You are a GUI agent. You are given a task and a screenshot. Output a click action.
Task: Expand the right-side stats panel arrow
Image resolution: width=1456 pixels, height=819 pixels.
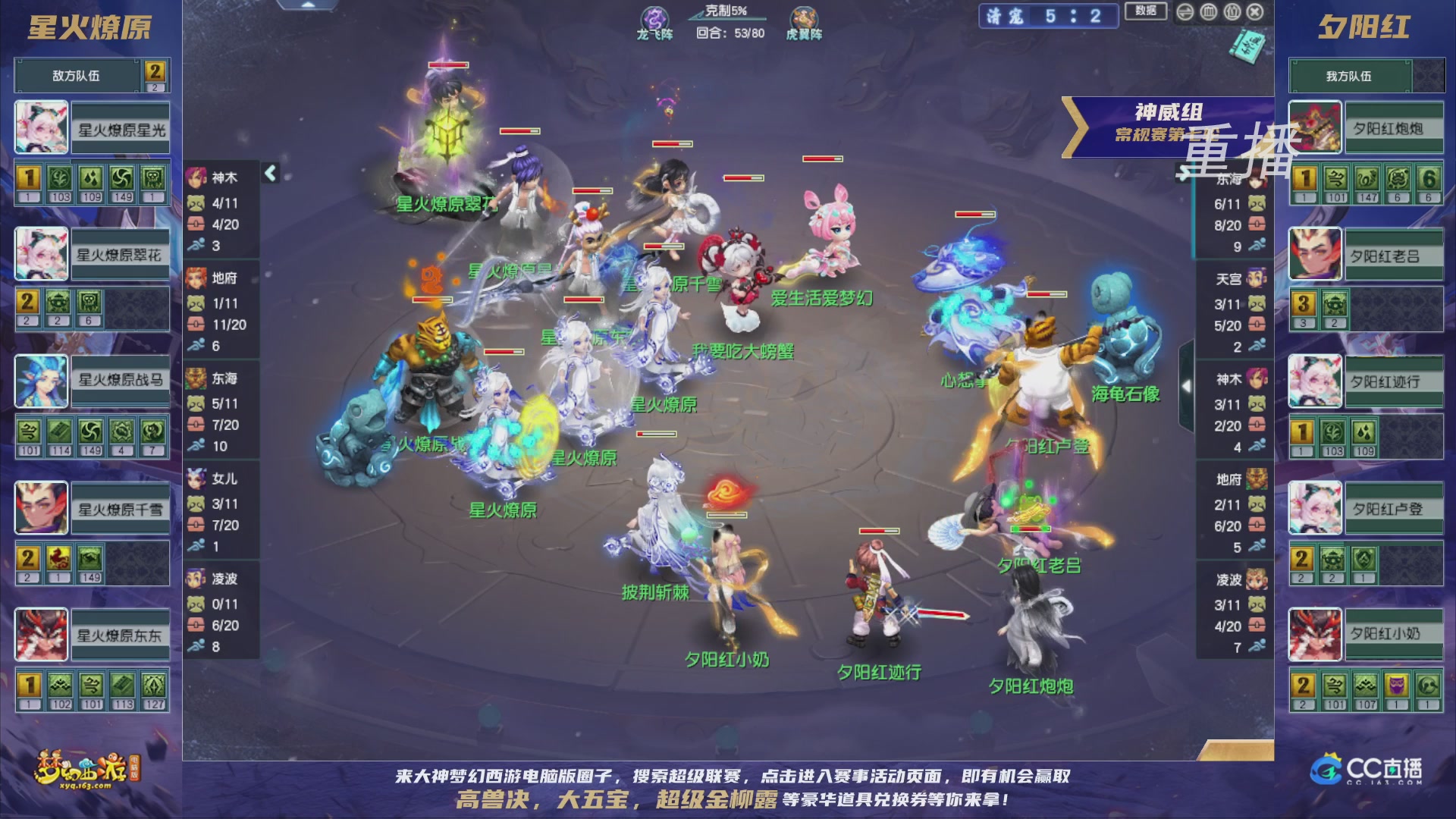(1188, 385)
